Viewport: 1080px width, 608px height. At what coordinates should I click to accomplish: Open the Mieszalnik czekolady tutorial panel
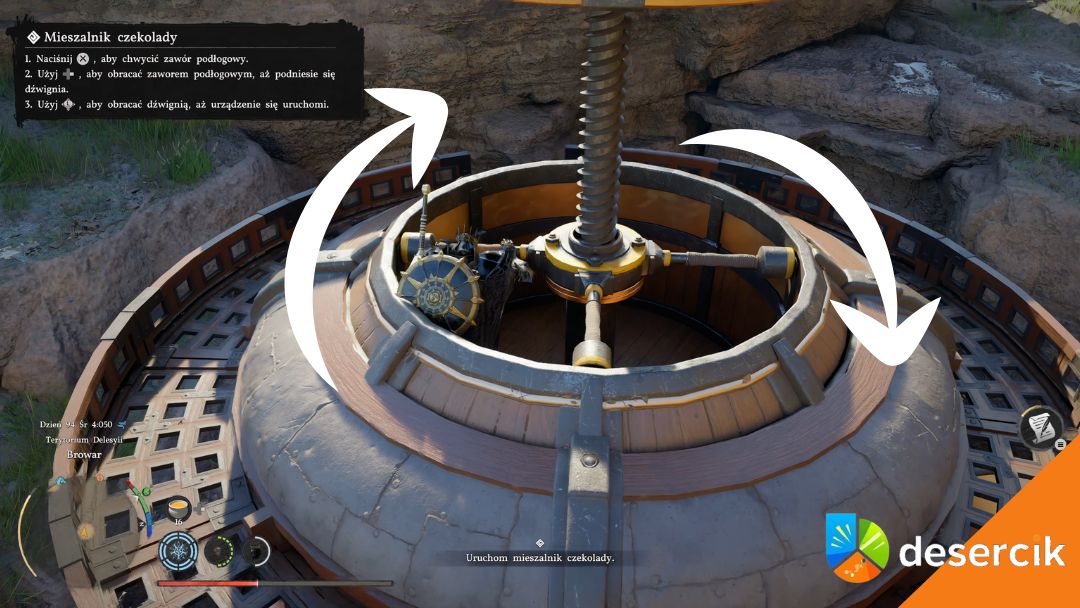[188, 70]
